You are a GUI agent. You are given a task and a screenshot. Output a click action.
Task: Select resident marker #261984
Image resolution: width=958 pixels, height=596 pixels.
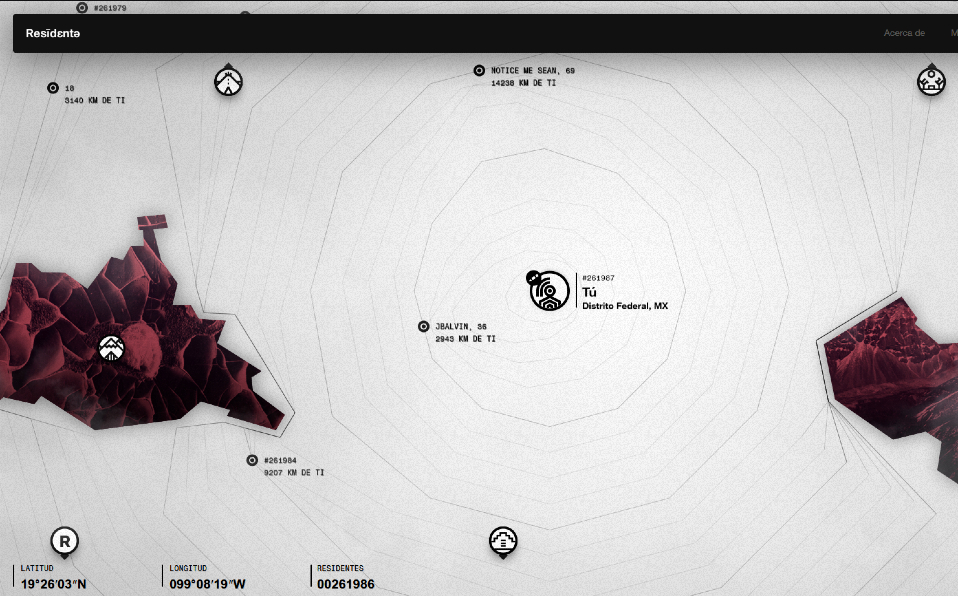[x=252, y=460]
